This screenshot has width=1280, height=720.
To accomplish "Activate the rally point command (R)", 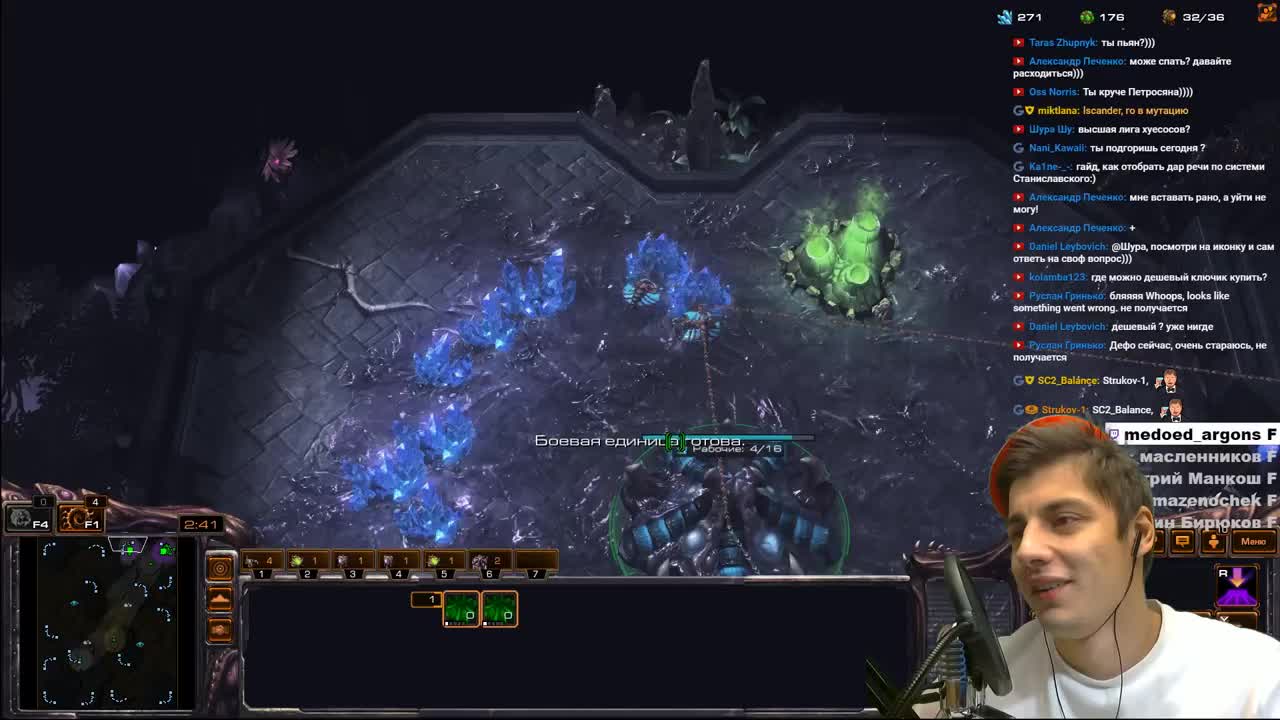I will point(1236,586).
